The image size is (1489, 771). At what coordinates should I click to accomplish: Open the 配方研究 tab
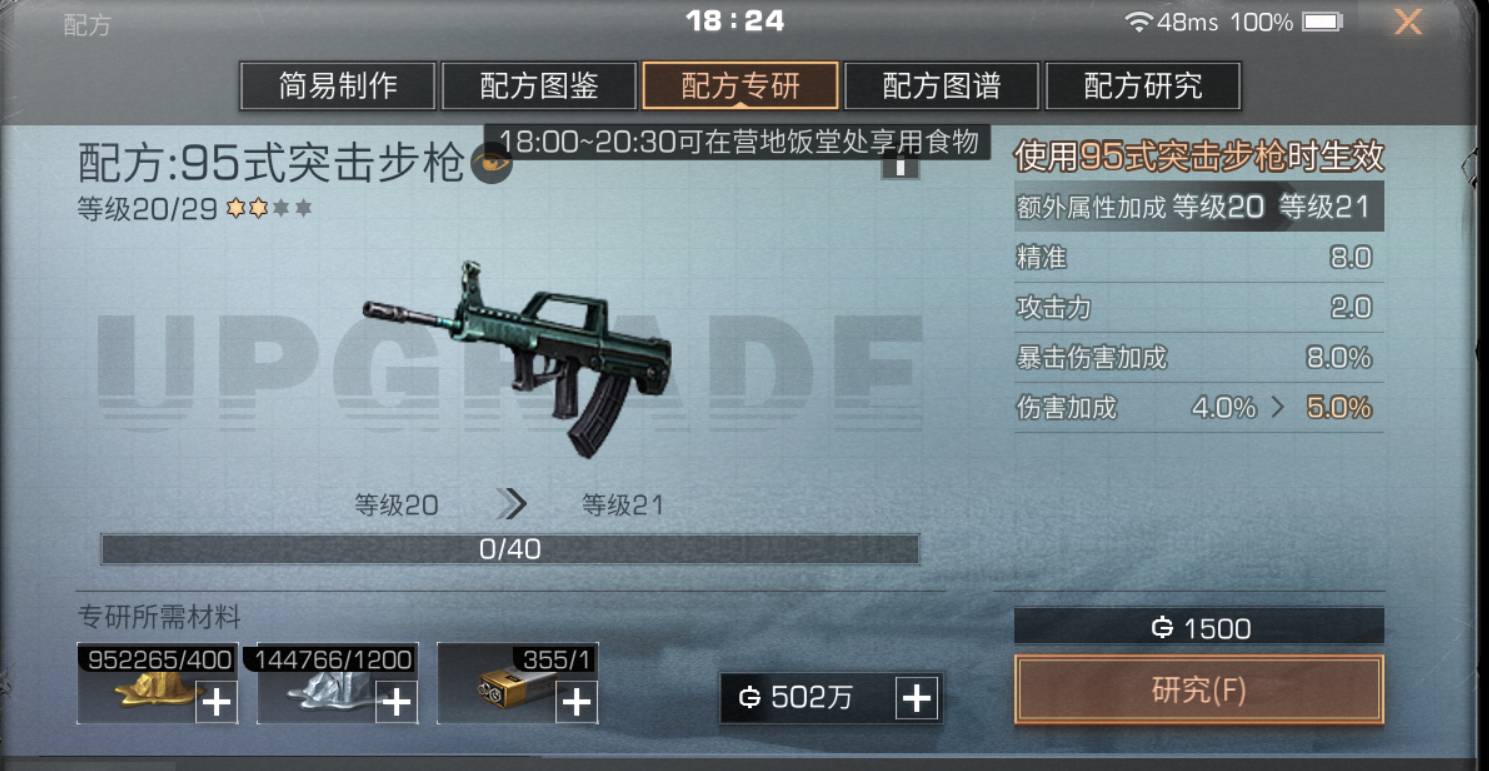click(x=1143, y=87)
